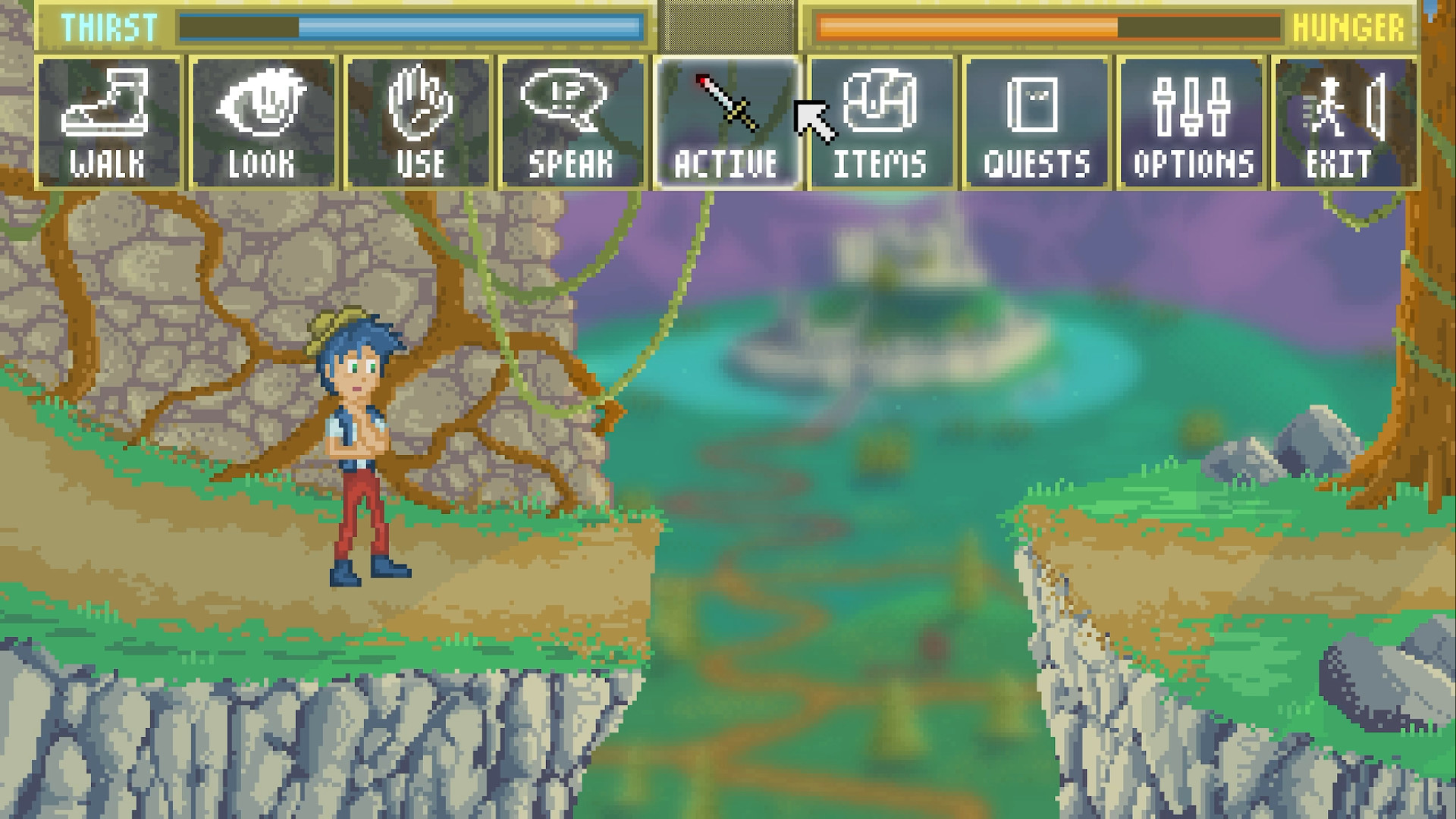Click the Exit door icon
Viewport: 1456px width, 819px height.
tap(1342, 106)
